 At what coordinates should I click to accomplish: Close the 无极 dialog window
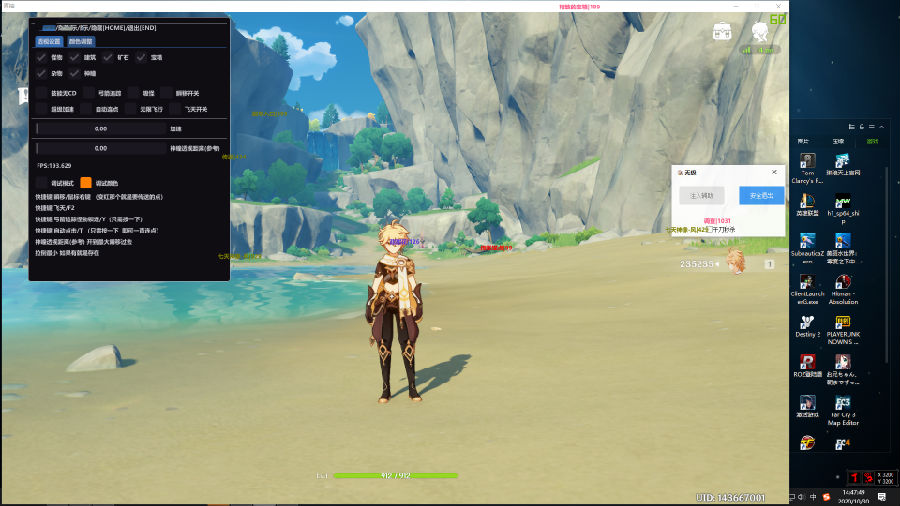coord(774,172)
